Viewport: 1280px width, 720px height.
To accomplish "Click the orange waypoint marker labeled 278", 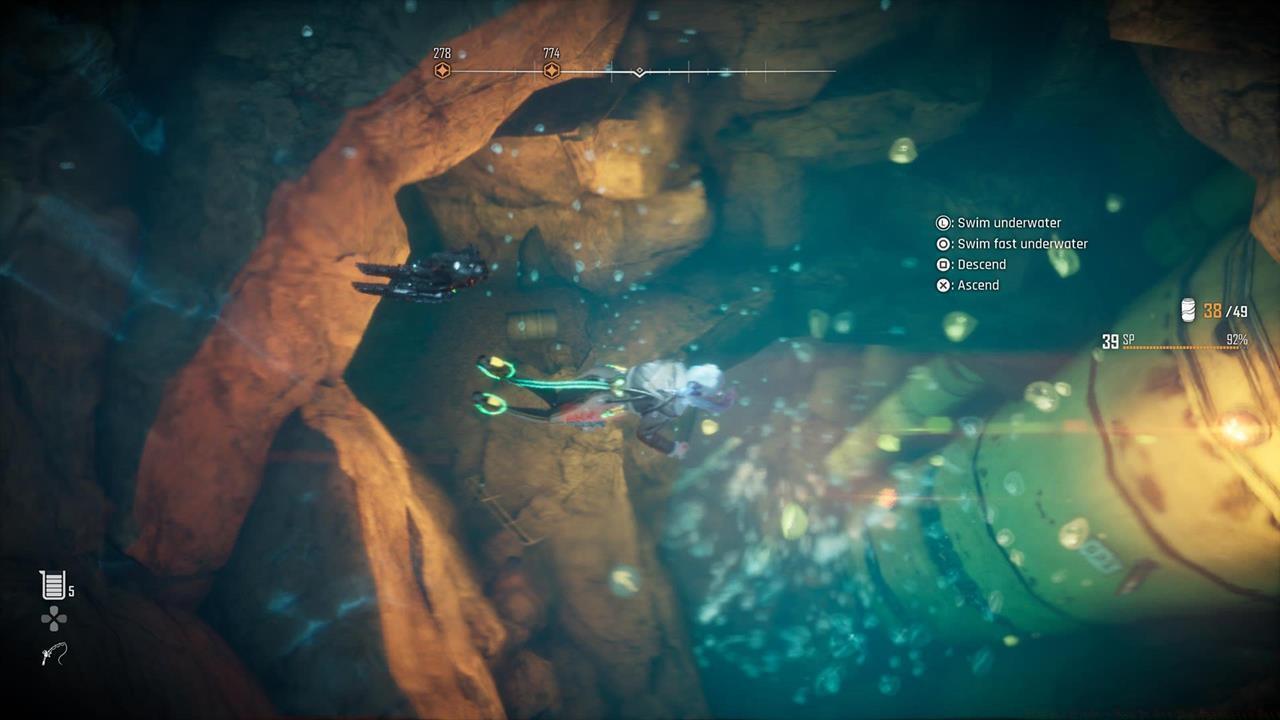I will coord(443,70).
